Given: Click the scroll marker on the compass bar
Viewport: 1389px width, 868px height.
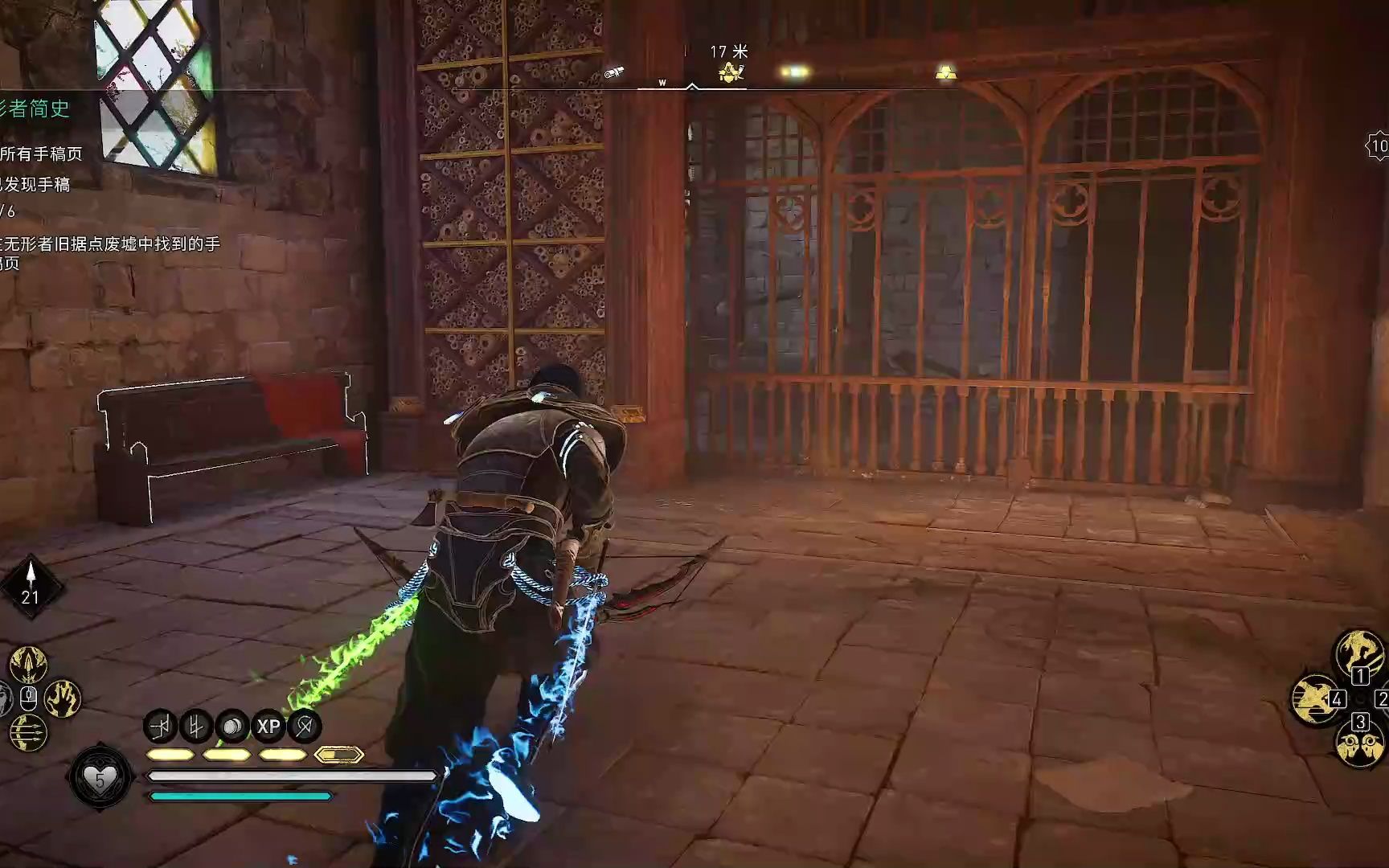Looking at the screenshot, I should [614, 73].
